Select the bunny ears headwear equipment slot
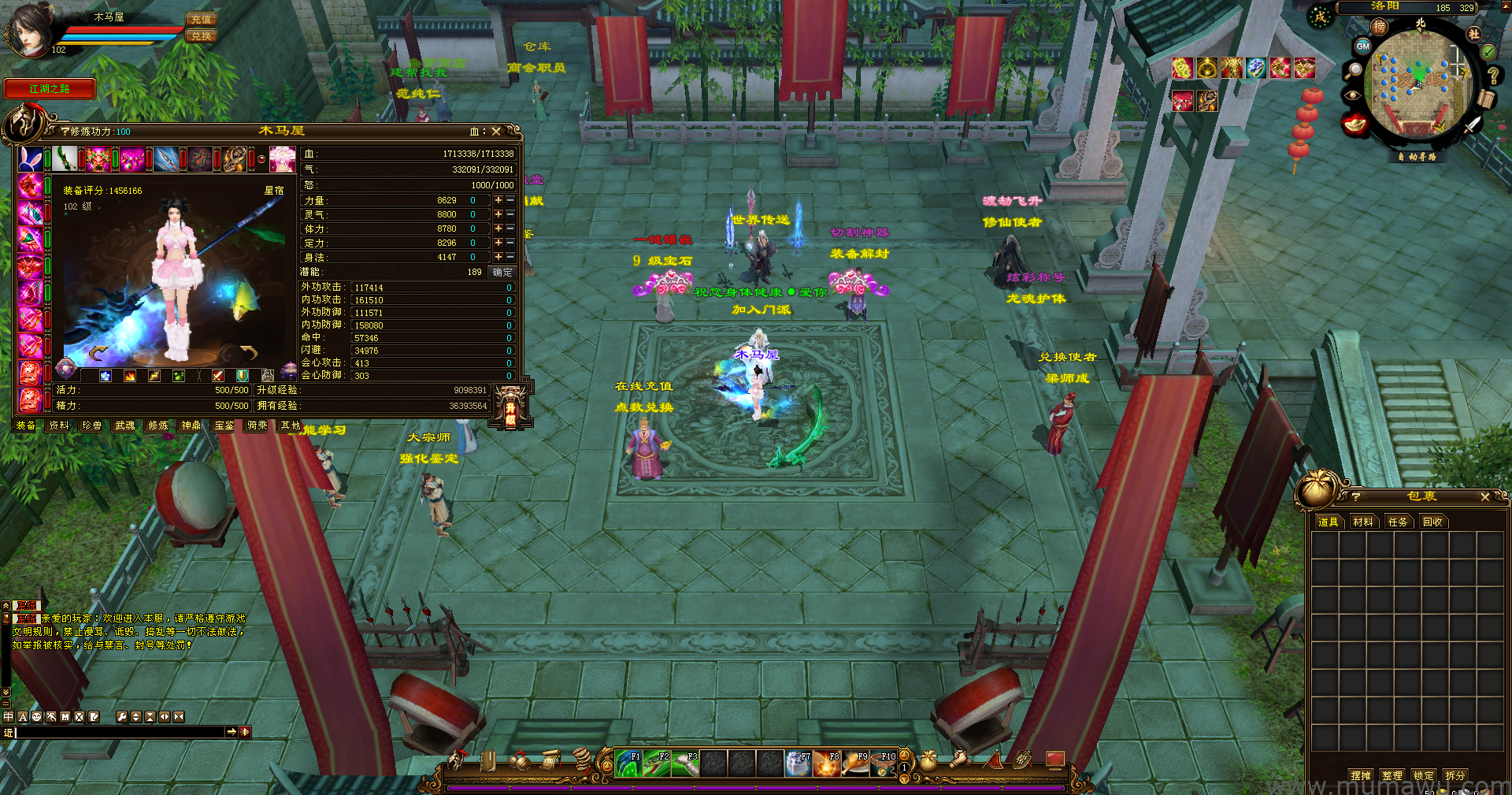The width and height of the screenshot is (1512, 795). pyautogui.click(x=31, y=158)
